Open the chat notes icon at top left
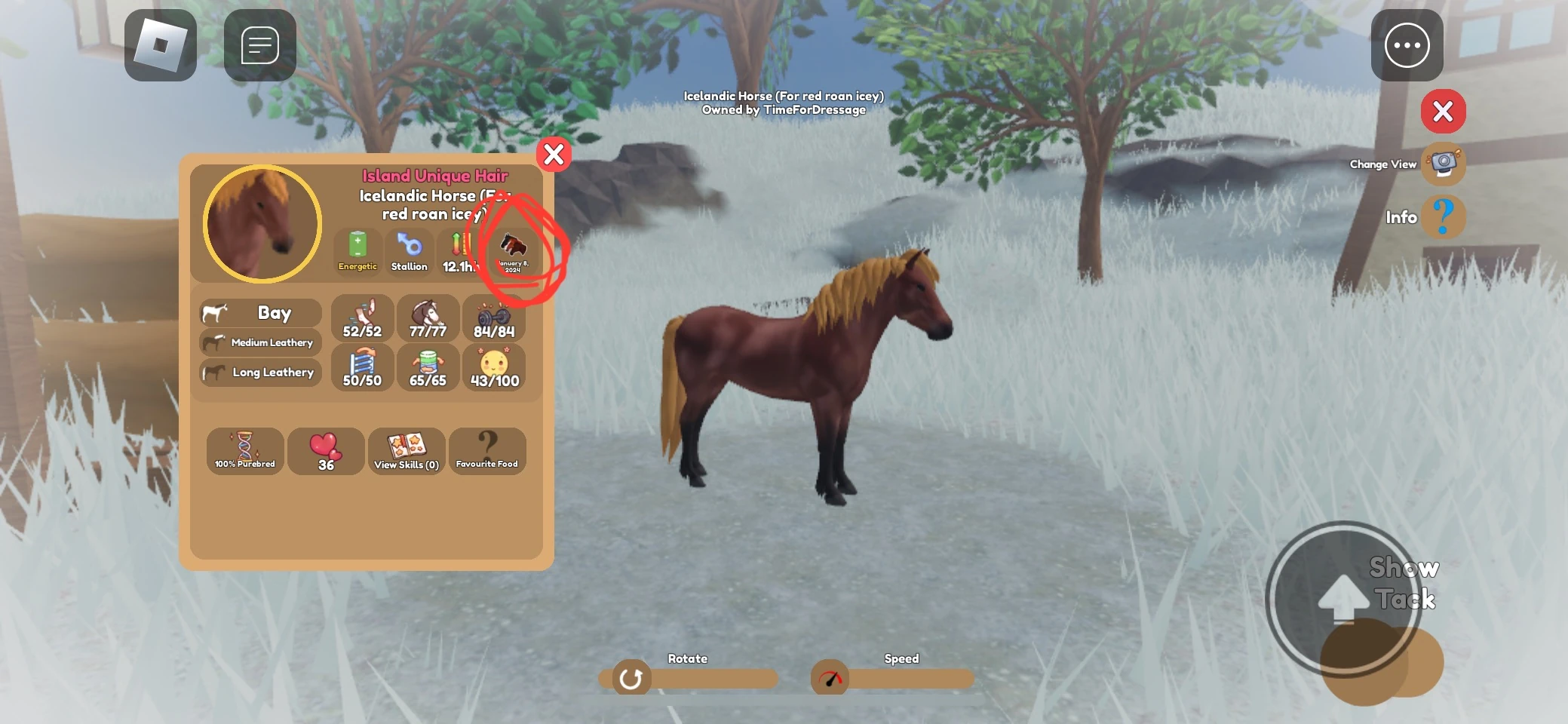The image size is (1568, 724). (x=260, y=45)
